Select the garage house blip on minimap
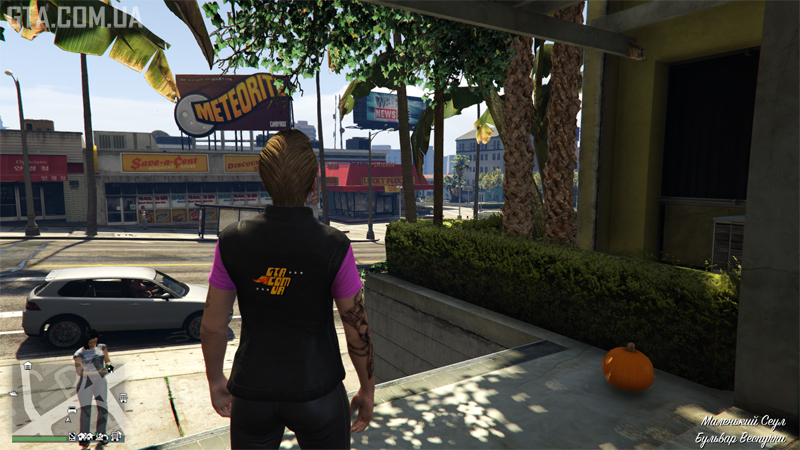800x450 pixels. click(x=27, y=366)
